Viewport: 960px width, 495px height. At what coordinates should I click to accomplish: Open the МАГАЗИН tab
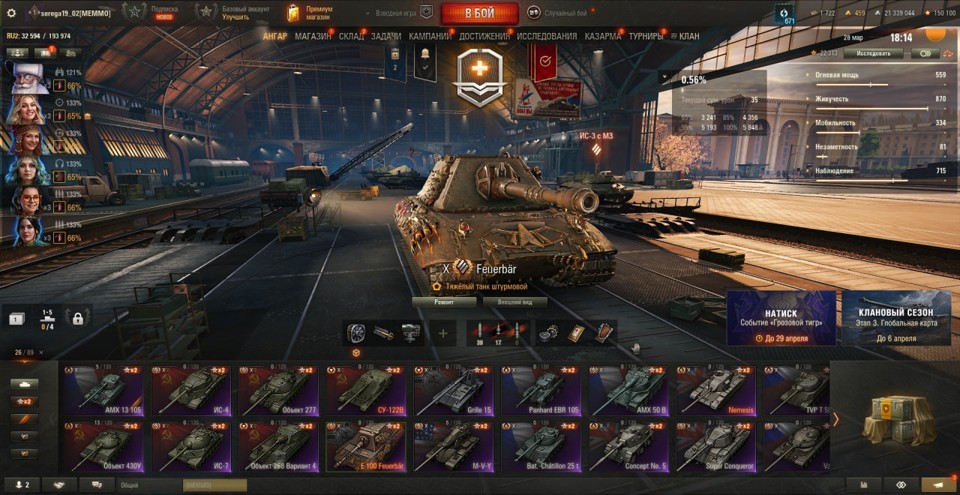tap(313, 36)
